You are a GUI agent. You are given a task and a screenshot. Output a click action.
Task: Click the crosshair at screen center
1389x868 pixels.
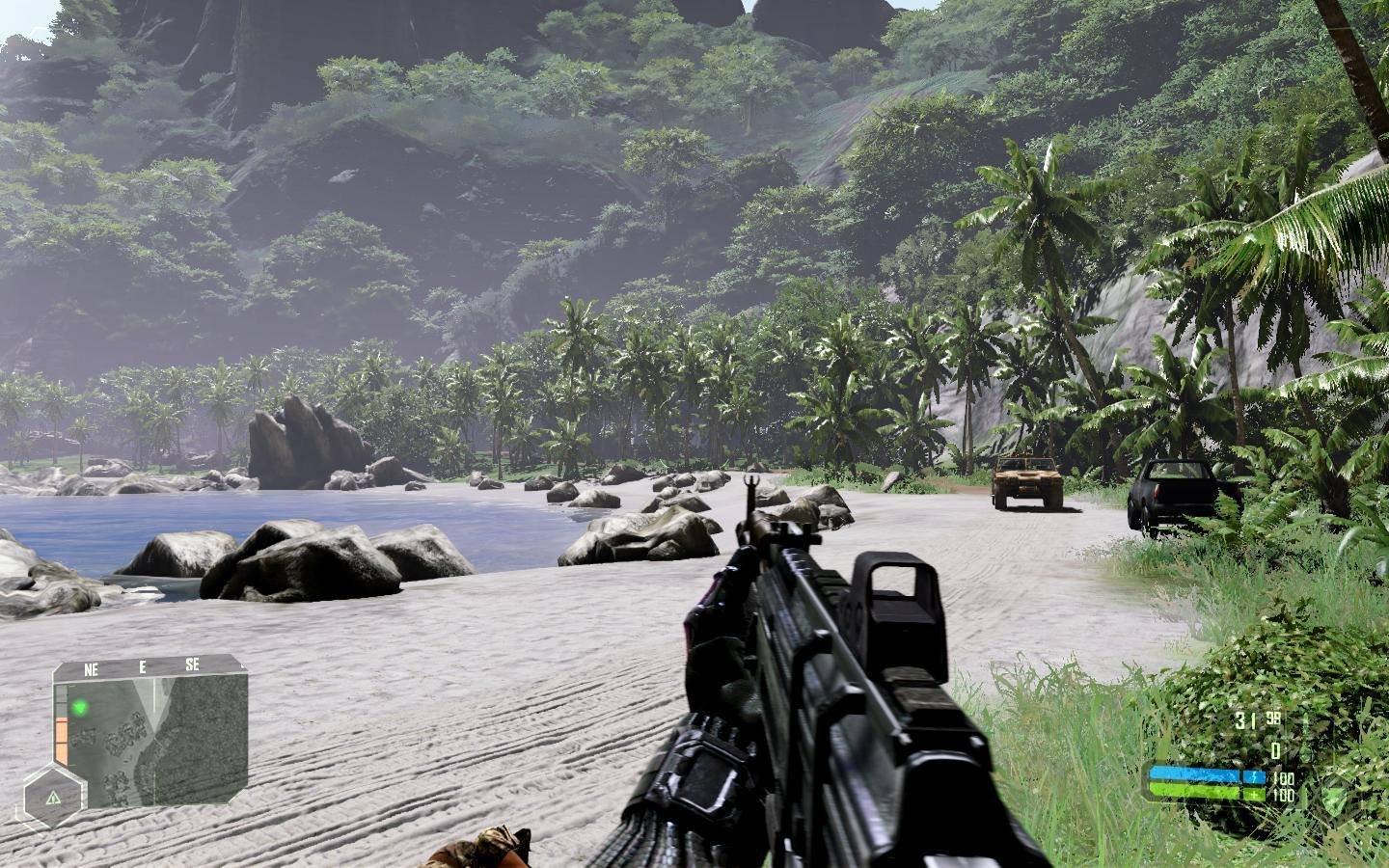click(694, 434)
